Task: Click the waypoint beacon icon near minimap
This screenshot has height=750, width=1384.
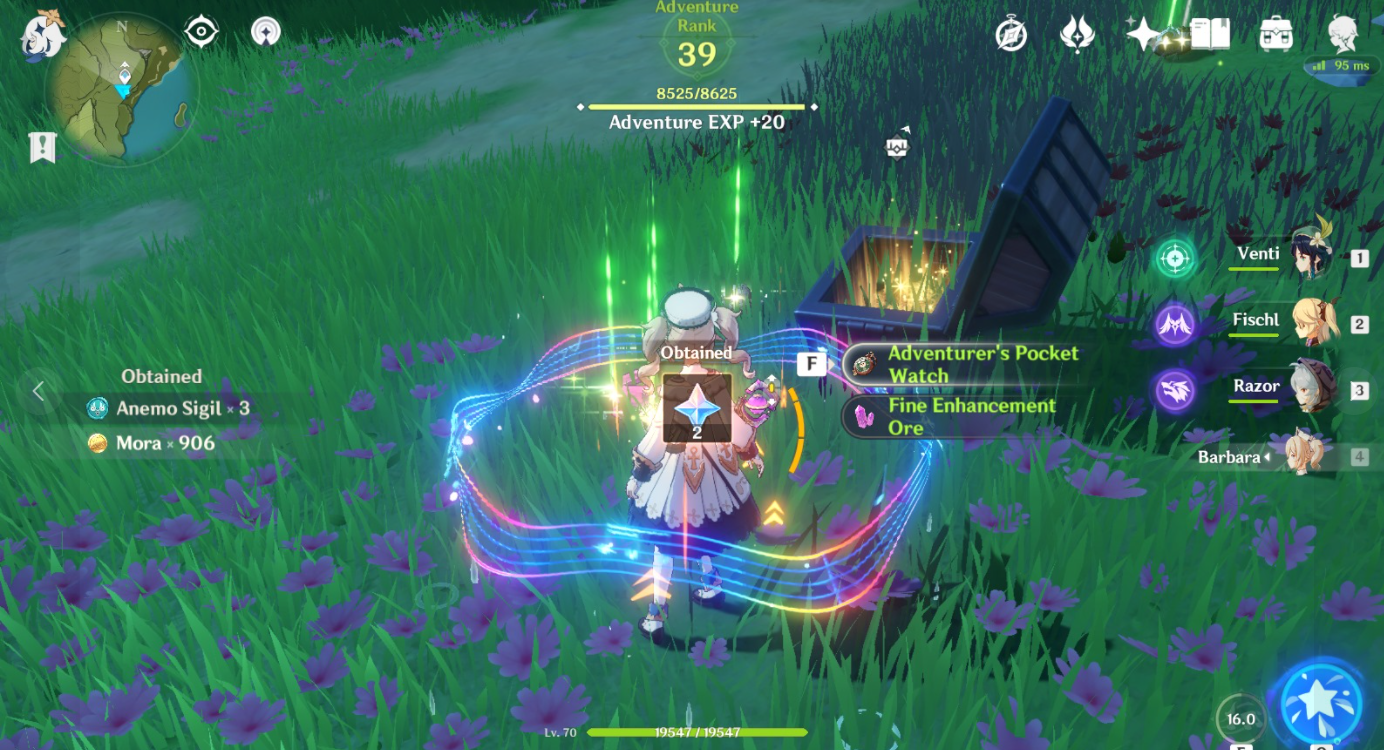Action: [x=266, y=30]
